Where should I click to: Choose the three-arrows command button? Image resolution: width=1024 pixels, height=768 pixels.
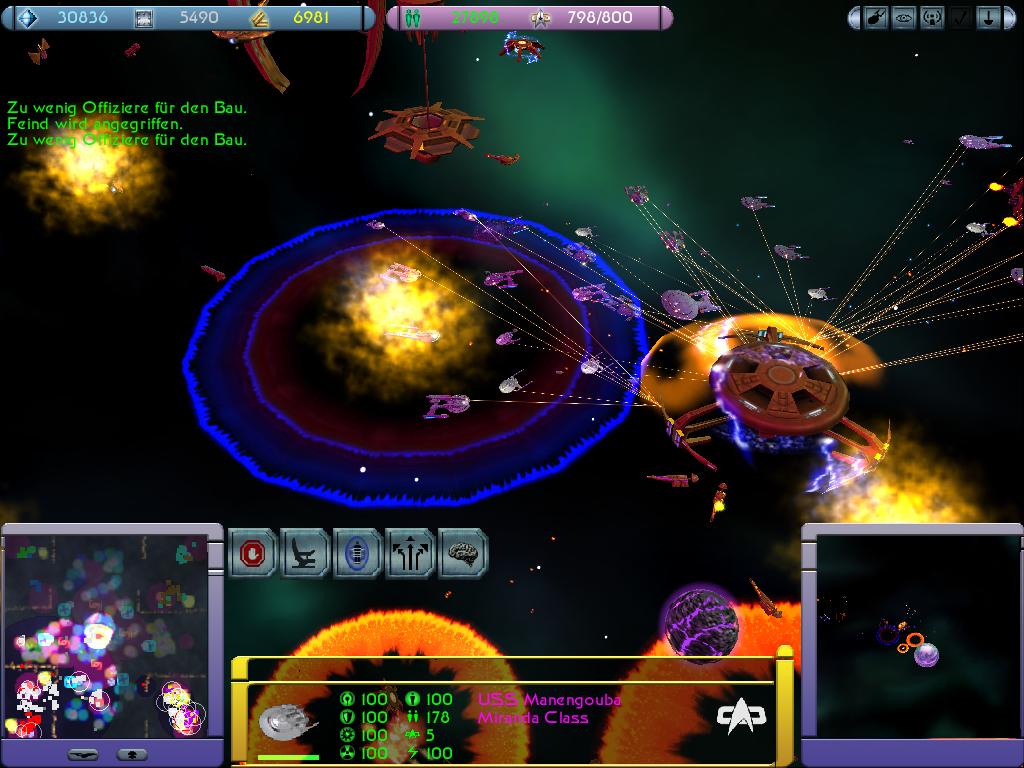(x=410, y=554)
